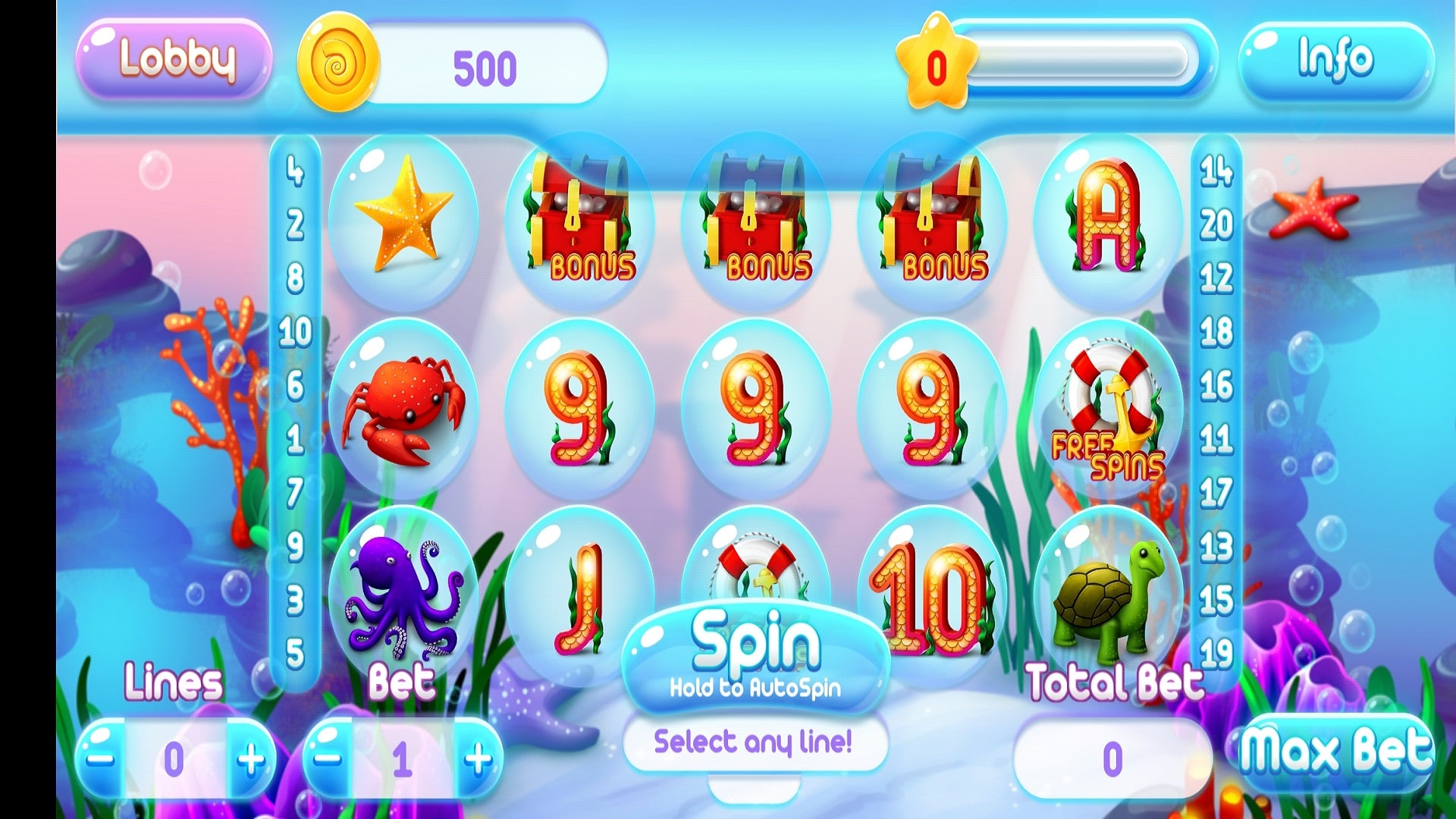Image resolution: width=1456 pixels, height=819 pixels.
Task: Activate payline number 1
Action: (x=295, y=439)
